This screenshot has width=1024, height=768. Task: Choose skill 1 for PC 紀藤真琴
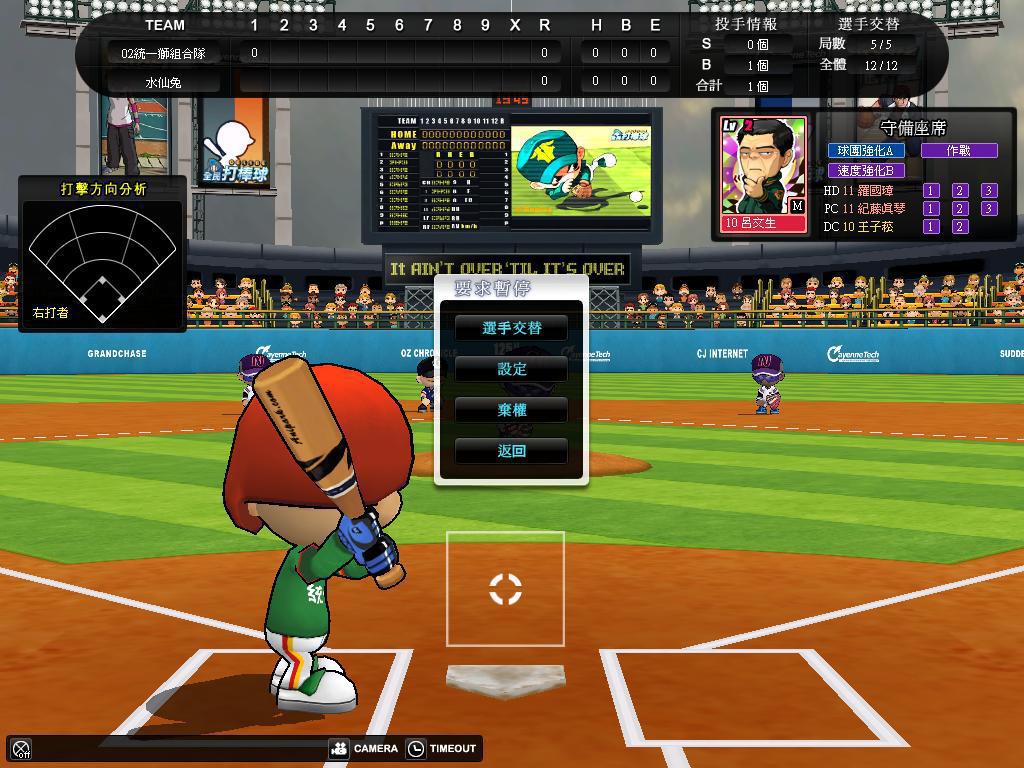pos(931,208)
